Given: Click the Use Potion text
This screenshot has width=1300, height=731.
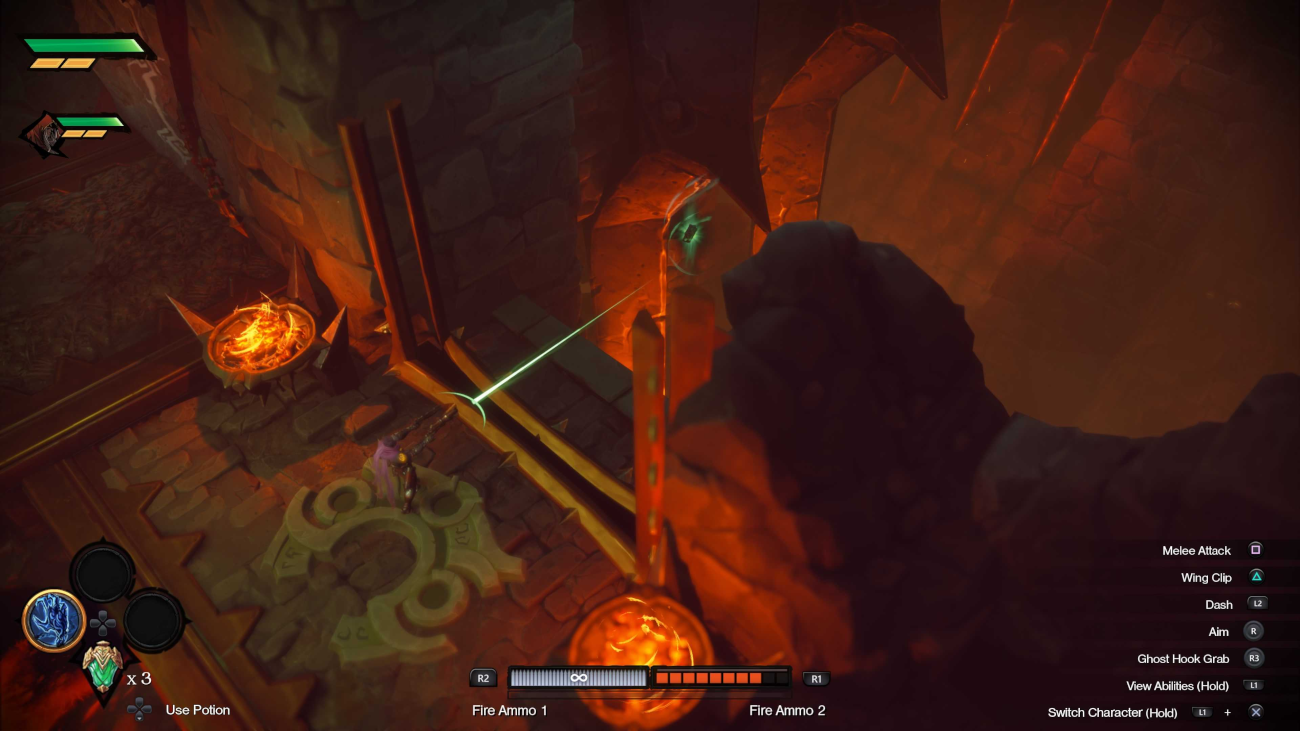Looking at the screenshot, I should point(196,710).
